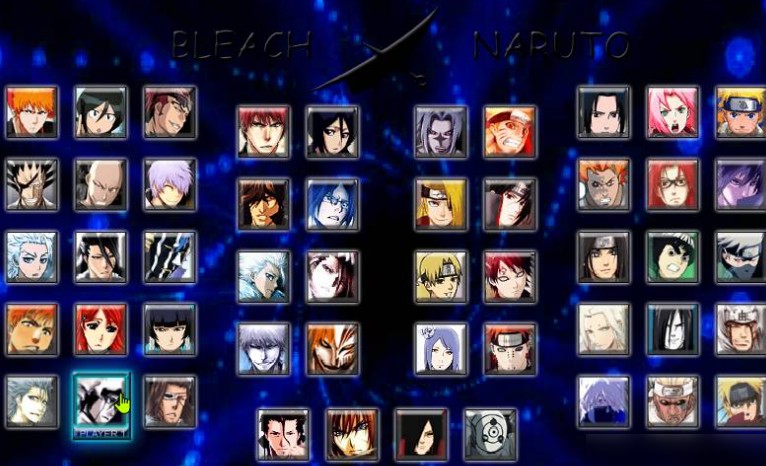766x466 pixels.
Task: Pick Gaara's red-haired portrait
Action: tap(510, 276)
